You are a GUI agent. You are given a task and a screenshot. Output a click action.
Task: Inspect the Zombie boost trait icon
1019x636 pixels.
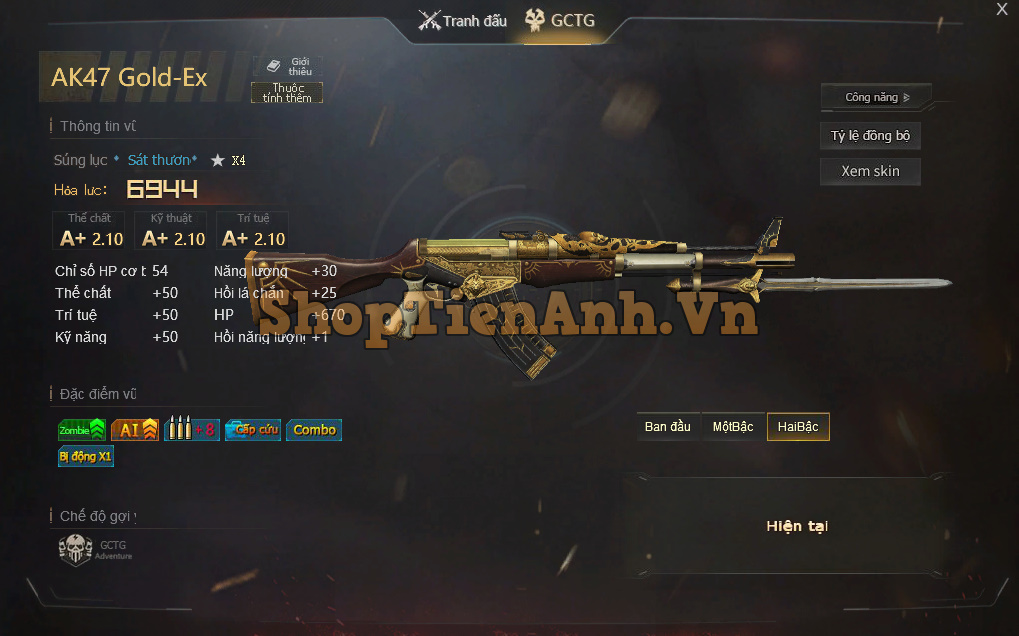point(82,430)
